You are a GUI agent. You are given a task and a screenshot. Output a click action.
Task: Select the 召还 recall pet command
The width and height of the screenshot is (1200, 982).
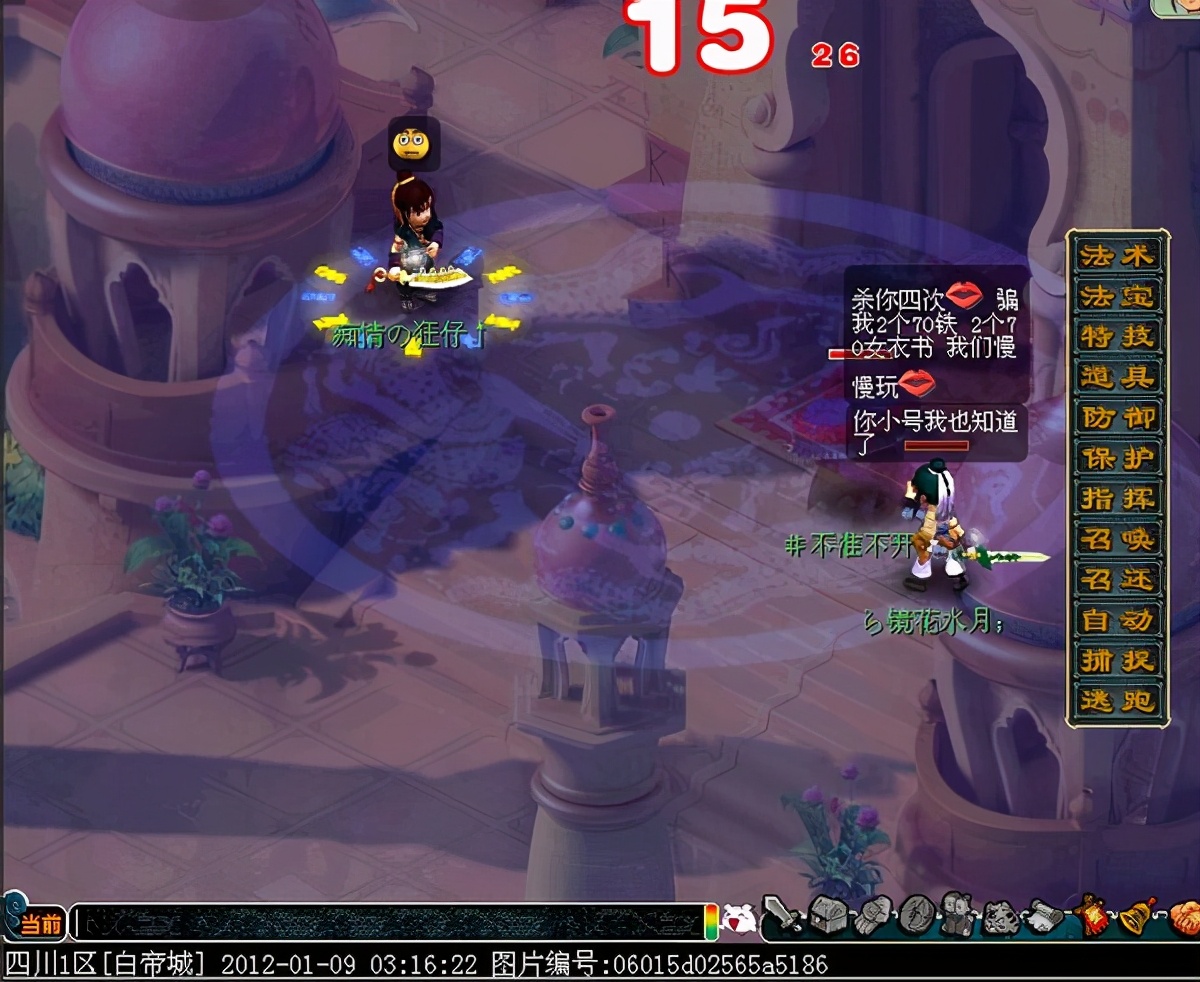click(1118, 580)
